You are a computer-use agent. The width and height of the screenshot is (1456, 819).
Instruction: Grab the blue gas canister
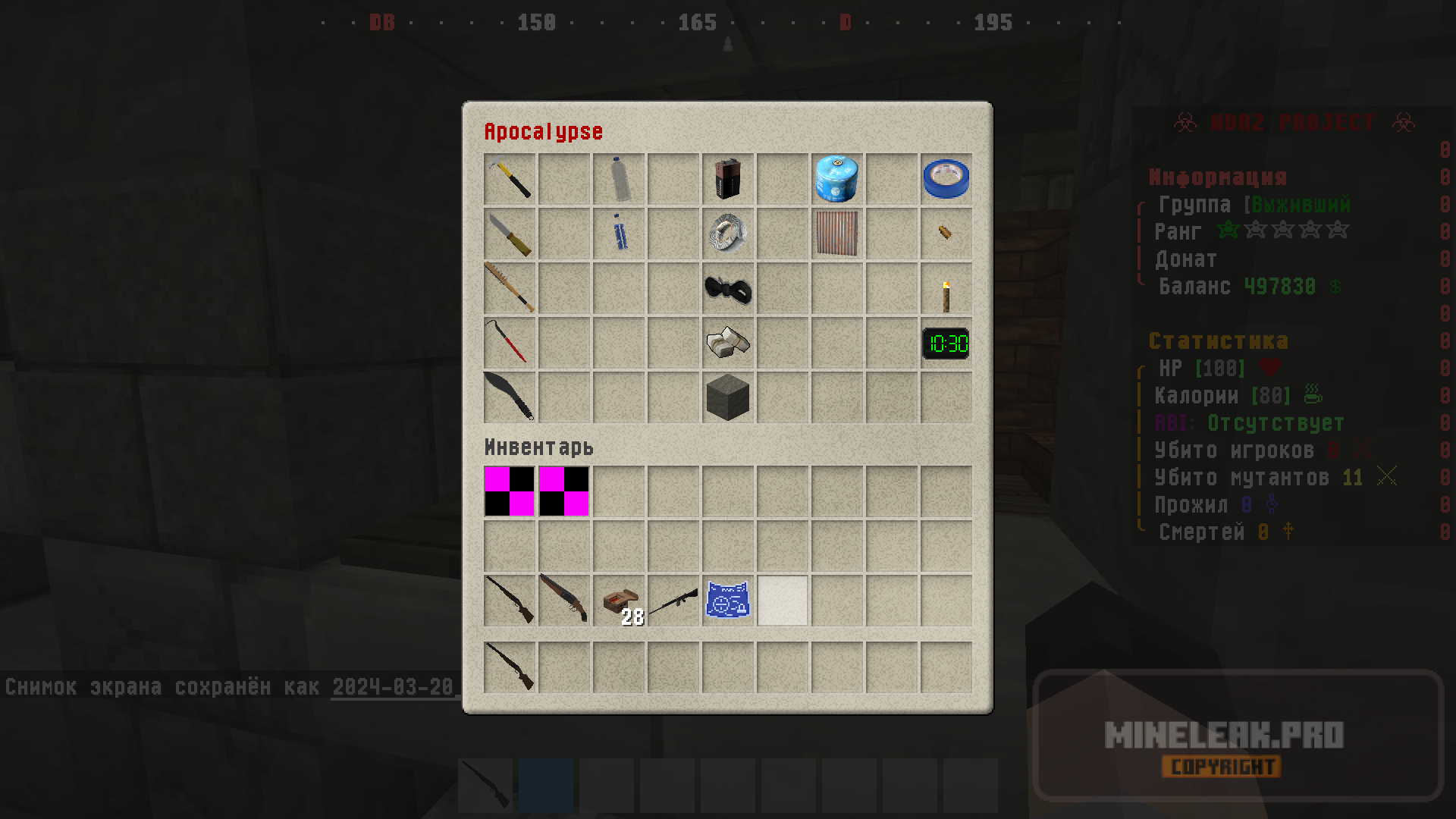click(x=837, y=179)
